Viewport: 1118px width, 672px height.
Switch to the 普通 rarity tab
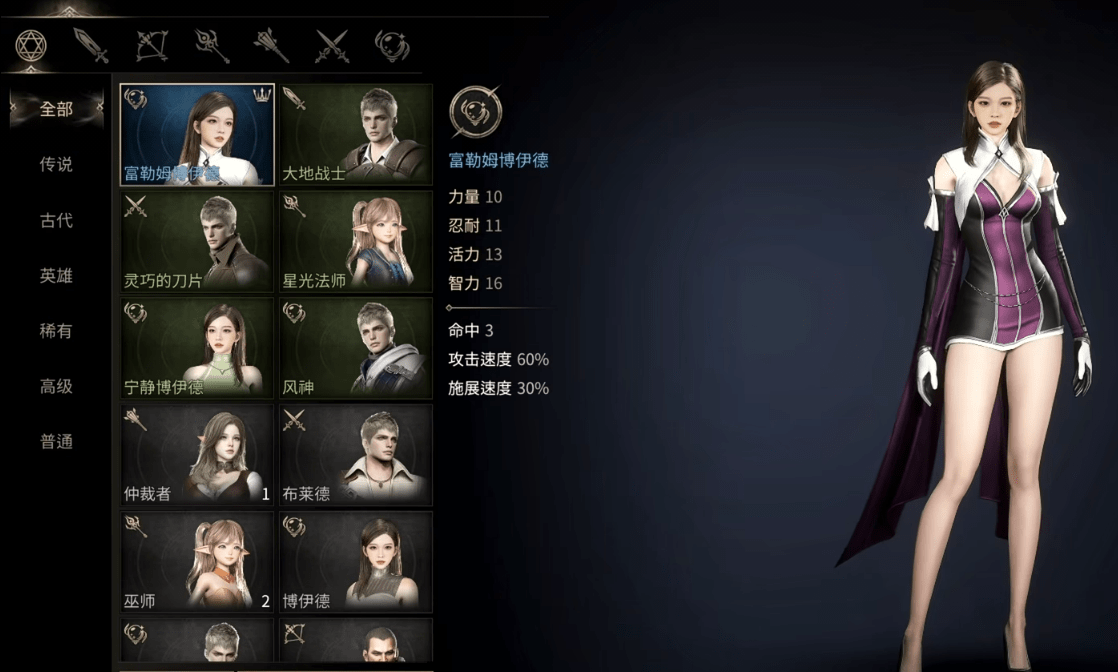56,441
